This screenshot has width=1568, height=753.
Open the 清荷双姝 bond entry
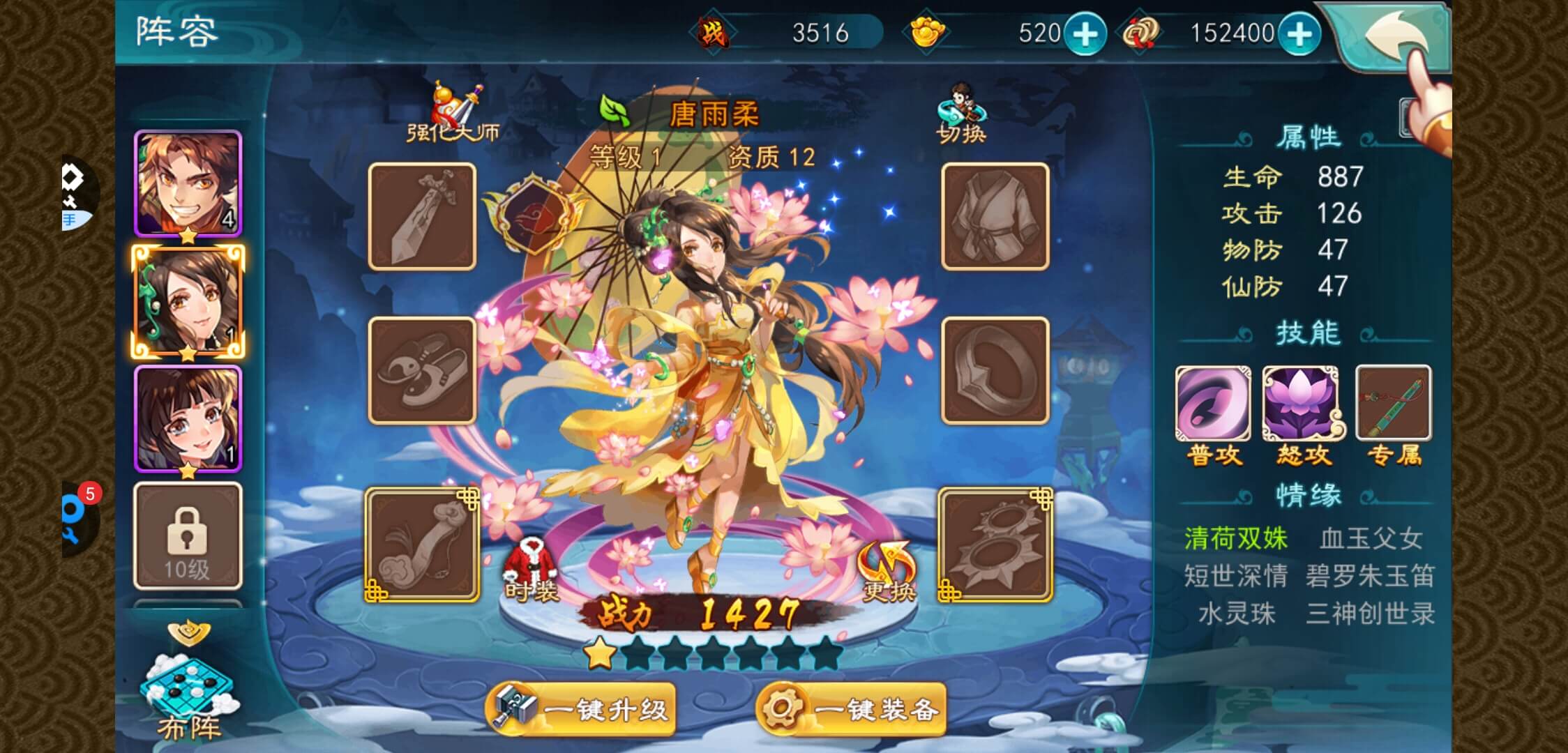tap(1236, 538)
